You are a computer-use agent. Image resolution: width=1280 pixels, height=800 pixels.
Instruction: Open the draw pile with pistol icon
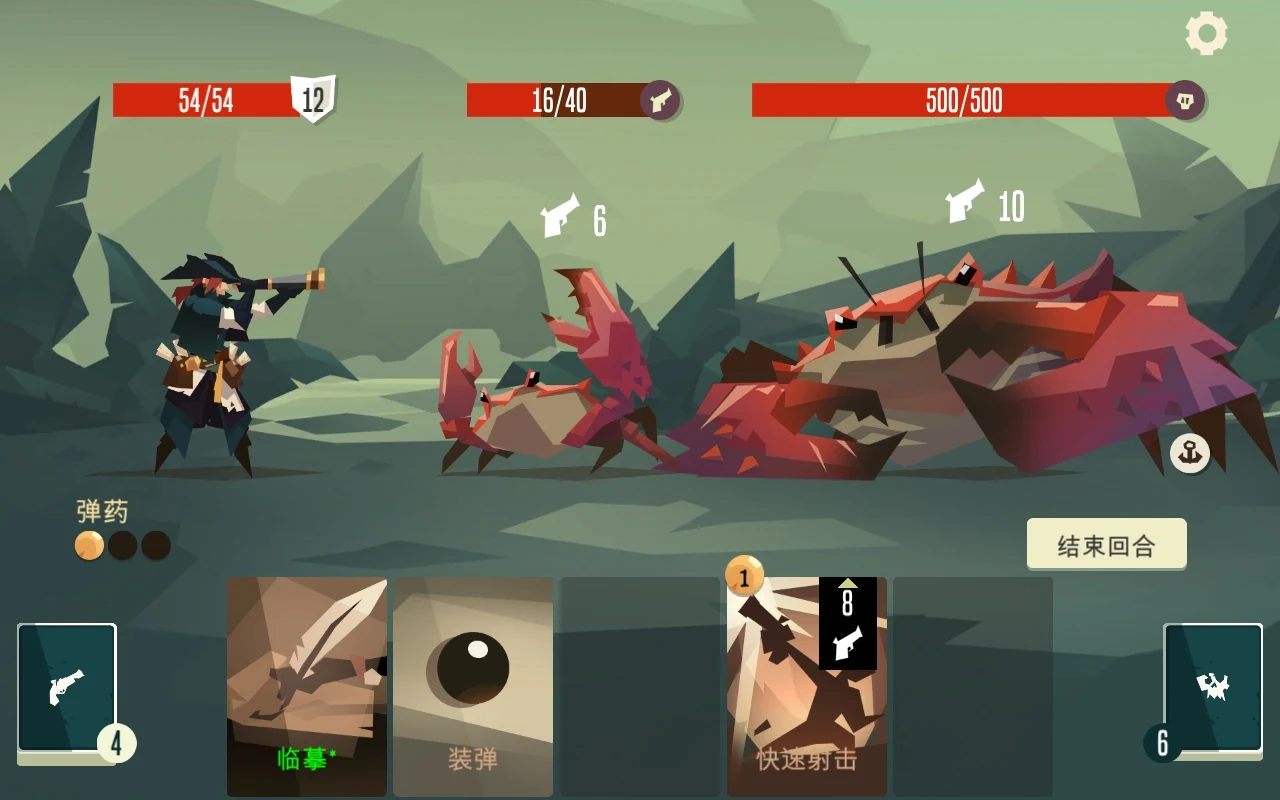coord(67,688)
